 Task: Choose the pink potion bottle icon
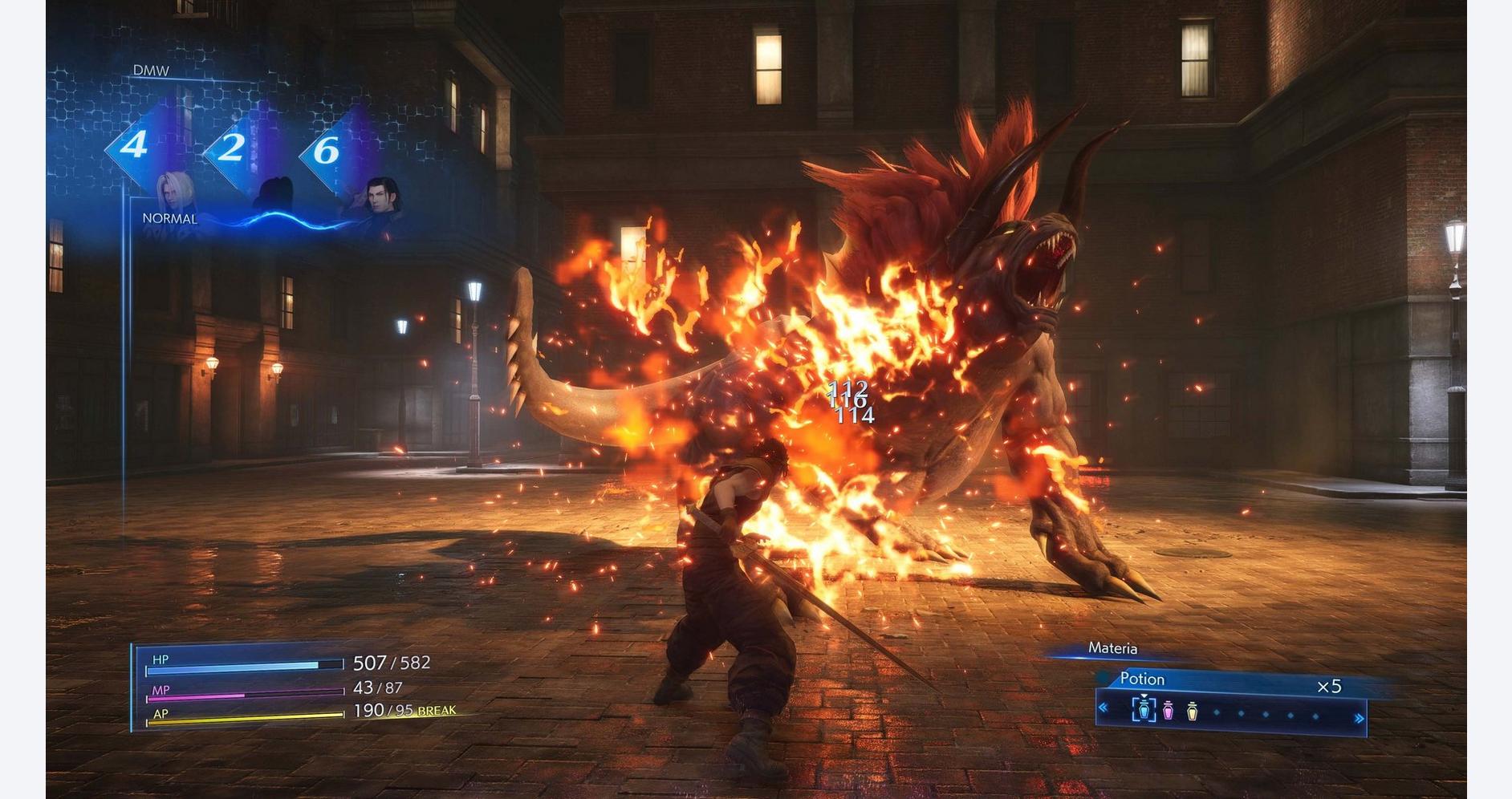coord(1169,711)
